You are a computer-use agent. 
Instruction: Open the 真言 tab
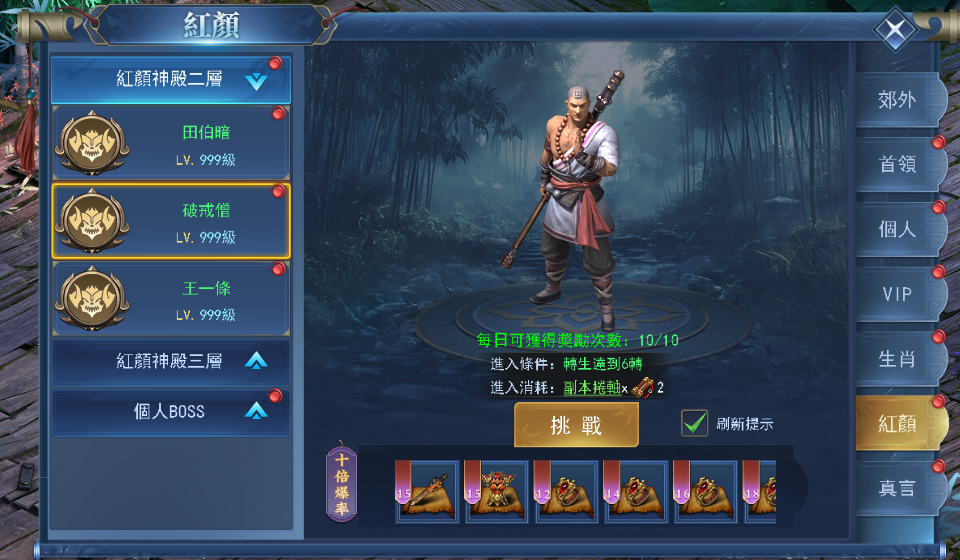897,488
